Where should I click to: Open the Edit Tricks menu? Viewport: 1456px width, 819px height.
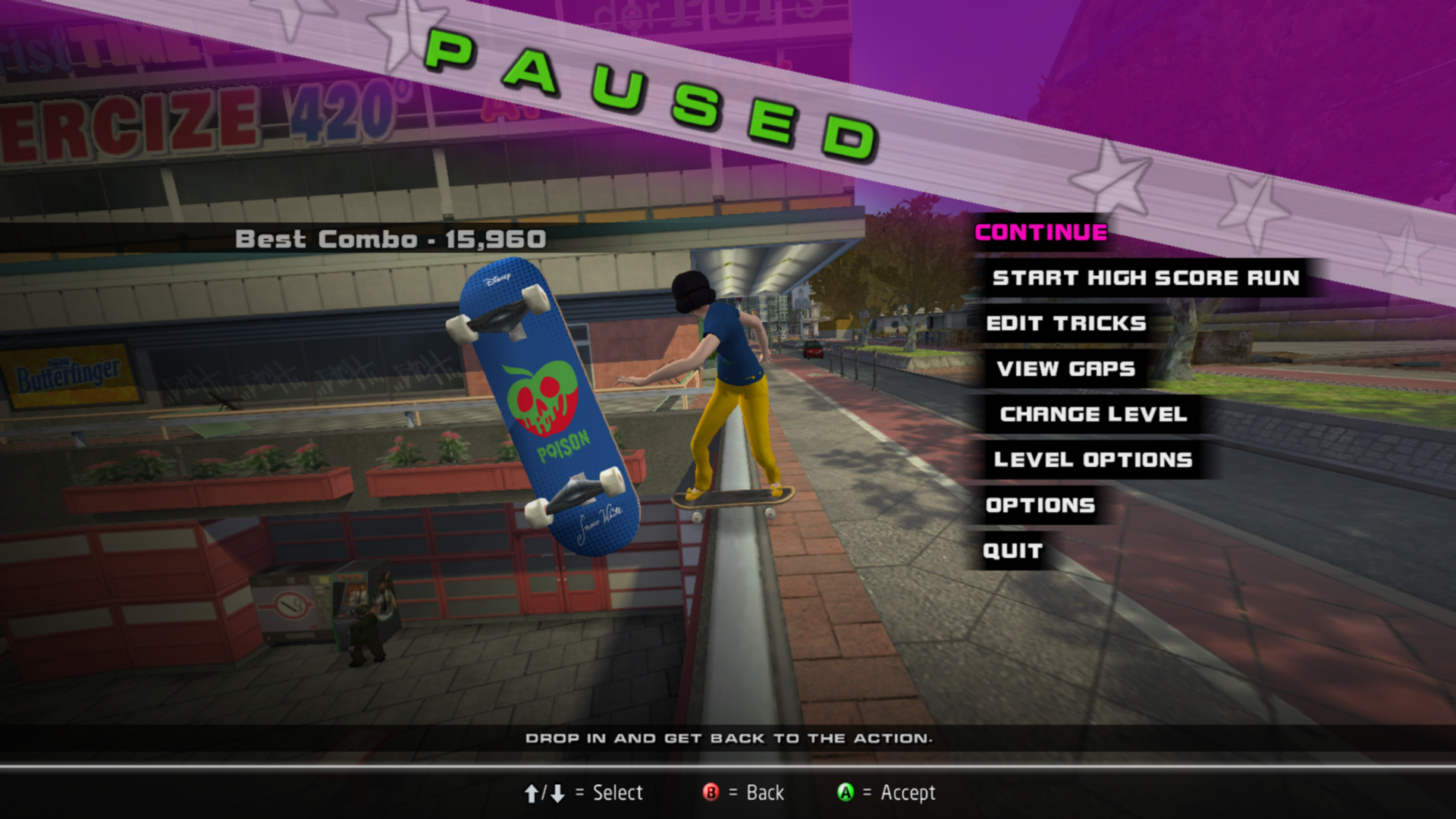point(1065,323)
